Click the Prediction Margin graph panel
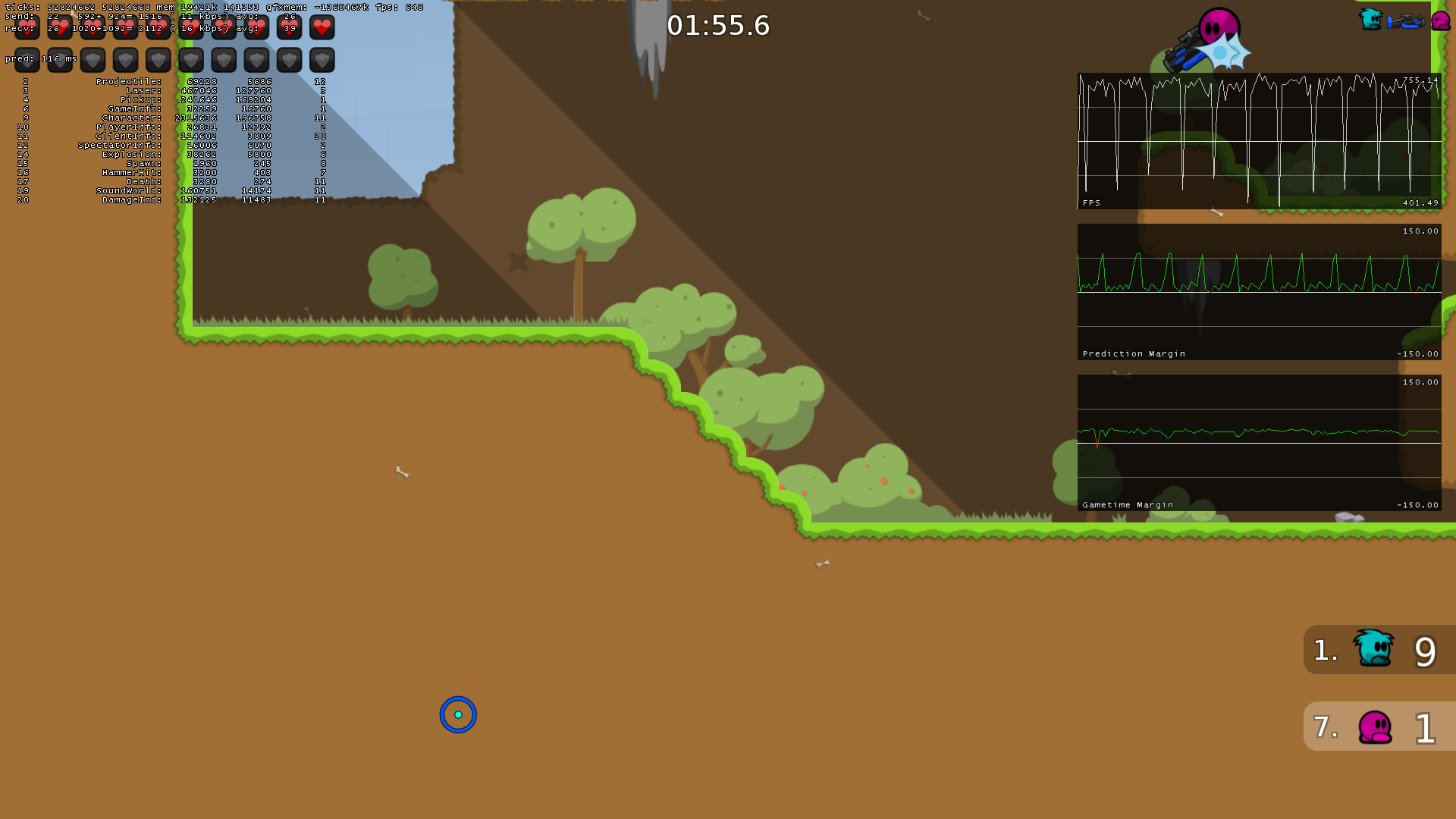Screen dimensions: 1456x819 (1259, 292)
